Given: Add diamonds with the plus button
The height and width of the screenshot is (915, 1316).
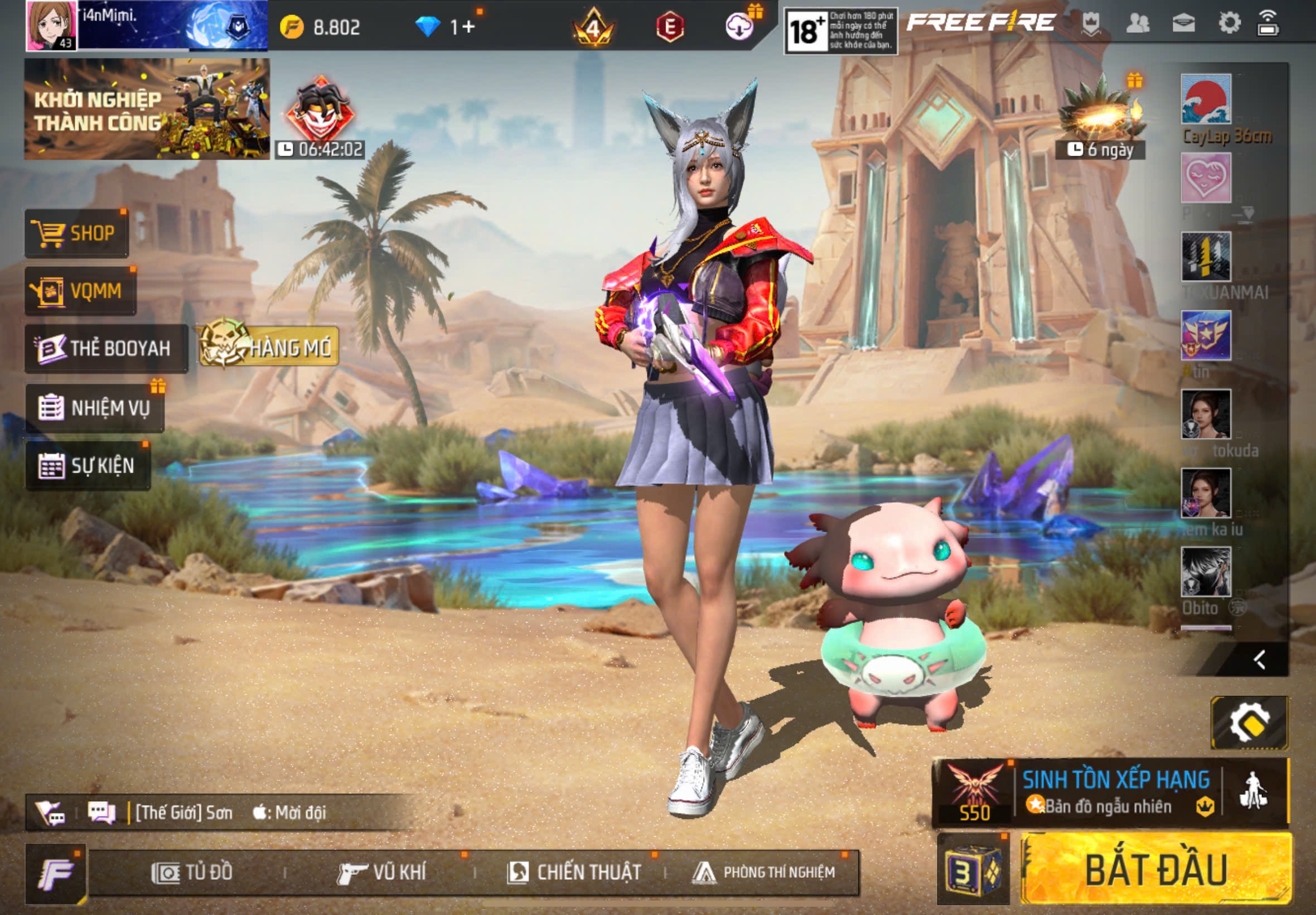Looking at the screenshot, I should [x=468, y=27].
